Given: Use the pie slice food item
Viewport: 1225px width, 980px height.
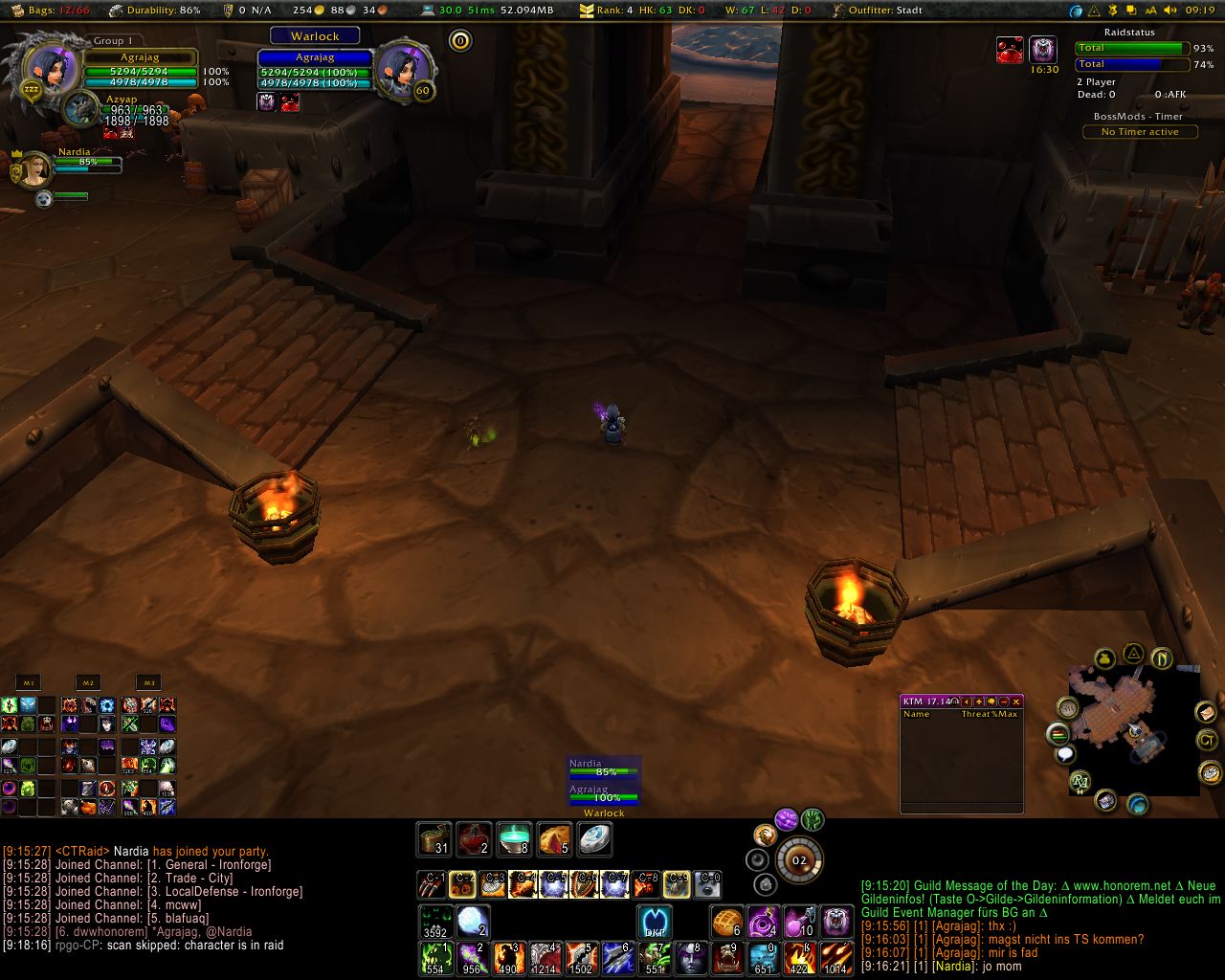Looking at the screenshot, I should tap(554, 839).
